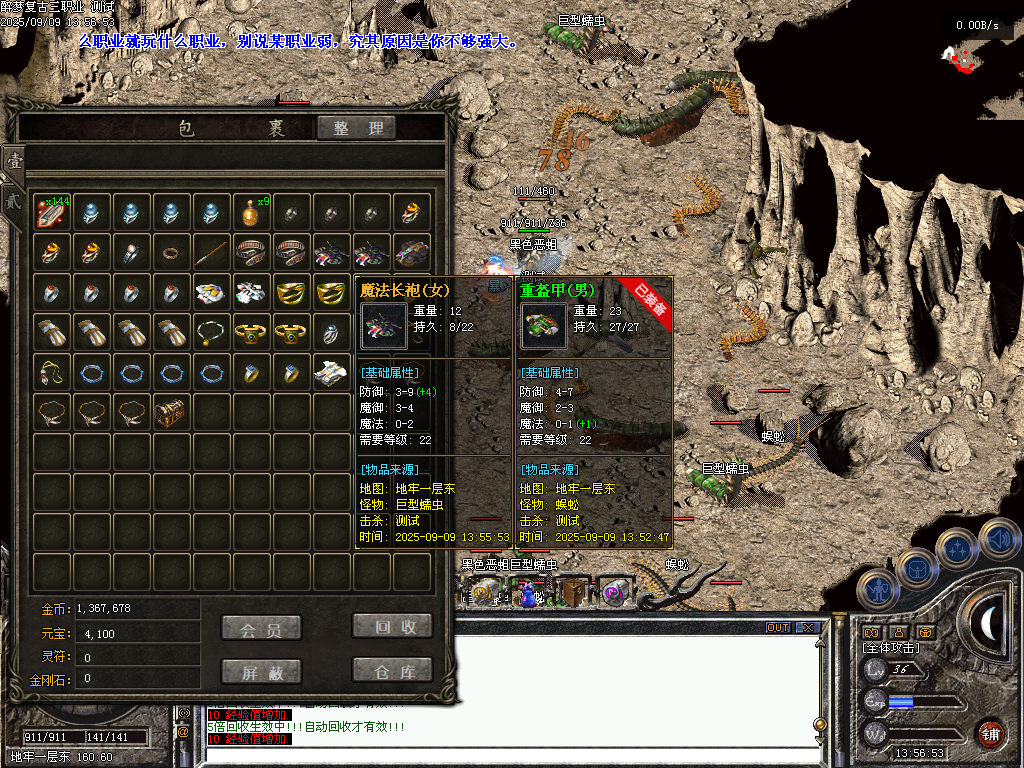Use the wooden crate belt slot
The image size is (1024, 768).
[x=572, y=593]
